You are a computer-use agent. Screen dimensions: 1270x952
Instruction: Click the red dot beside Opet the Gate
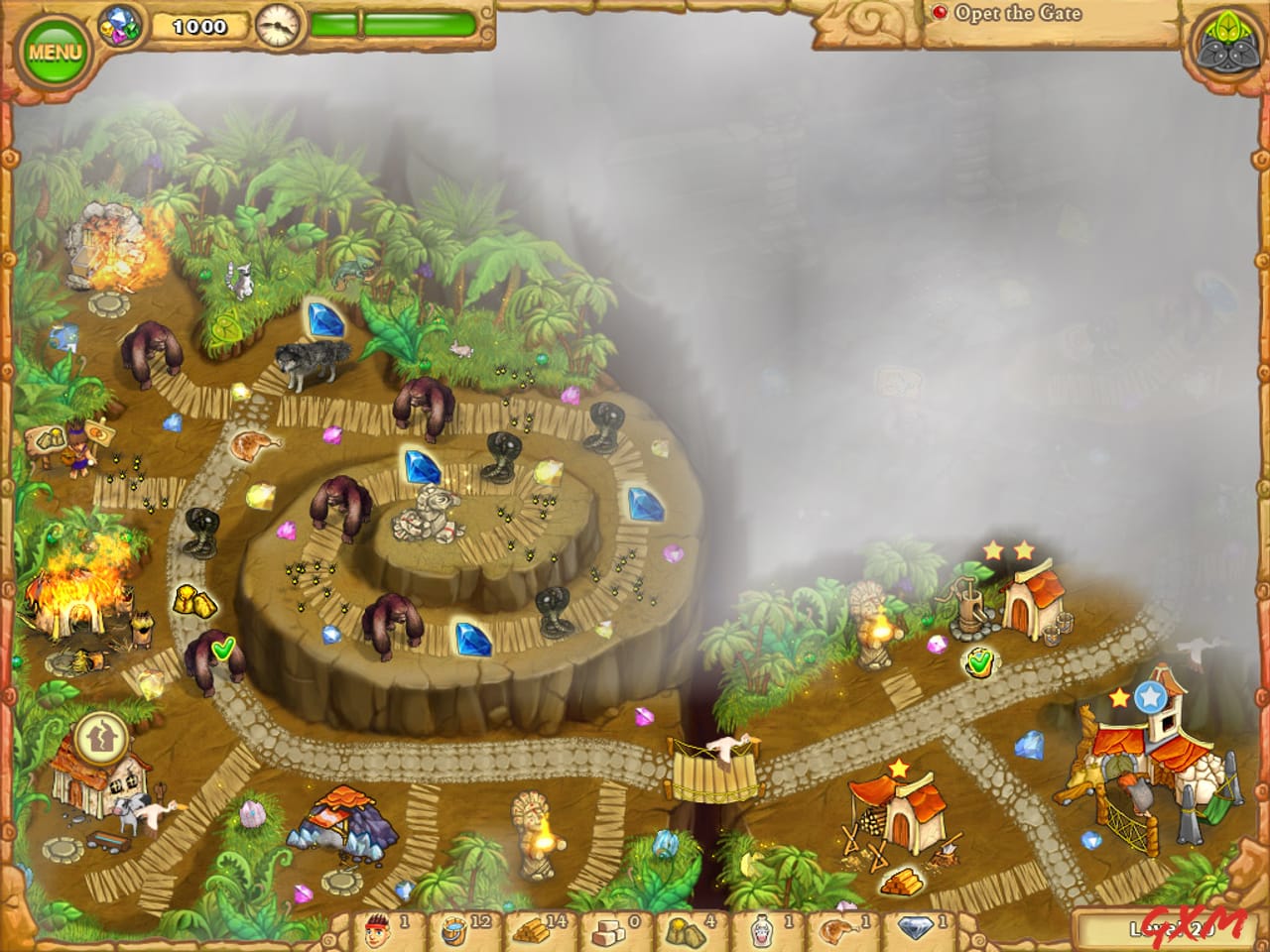(x=942, y=14)
